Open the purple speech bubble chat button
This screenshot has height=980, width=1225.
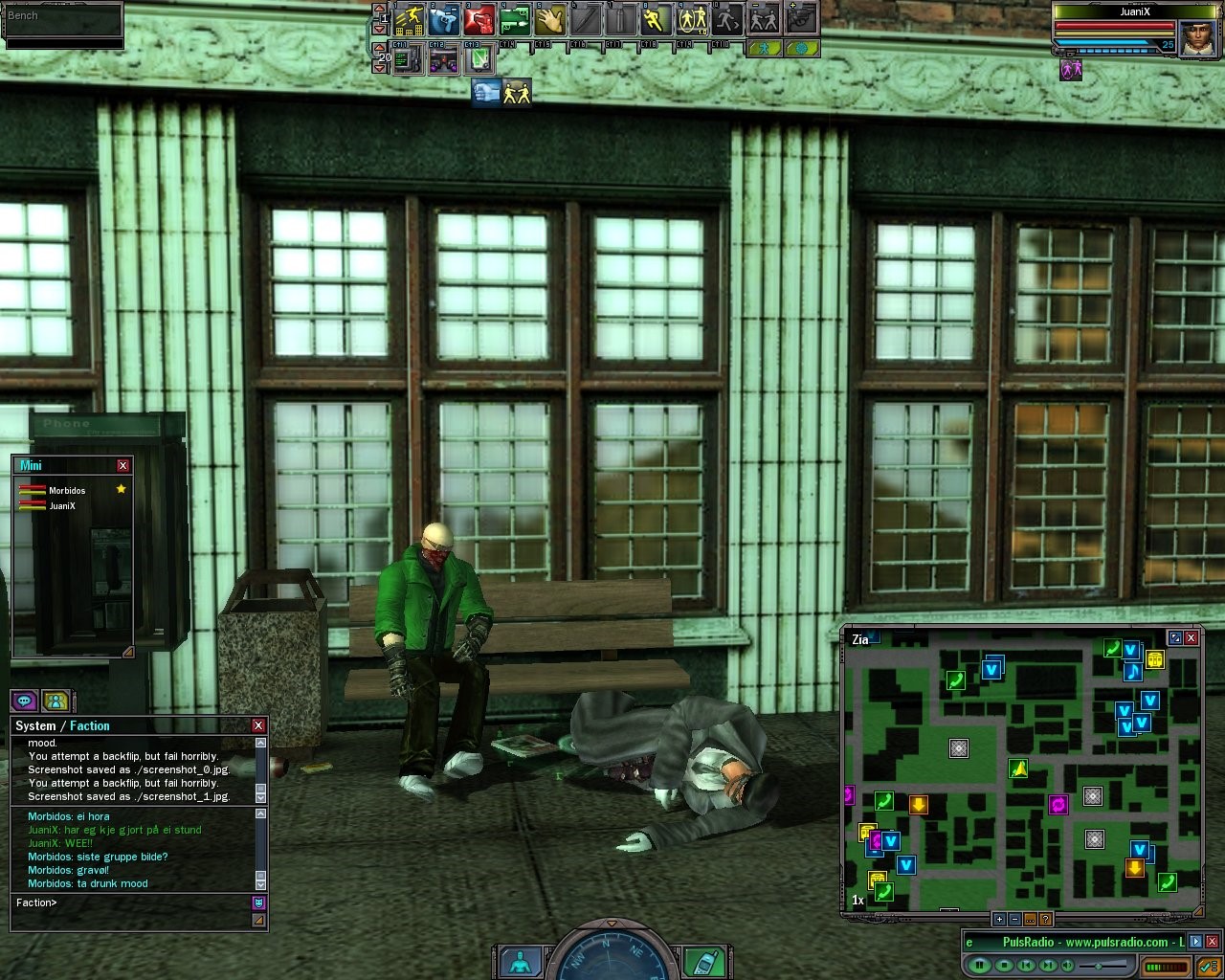pos(24,701)
